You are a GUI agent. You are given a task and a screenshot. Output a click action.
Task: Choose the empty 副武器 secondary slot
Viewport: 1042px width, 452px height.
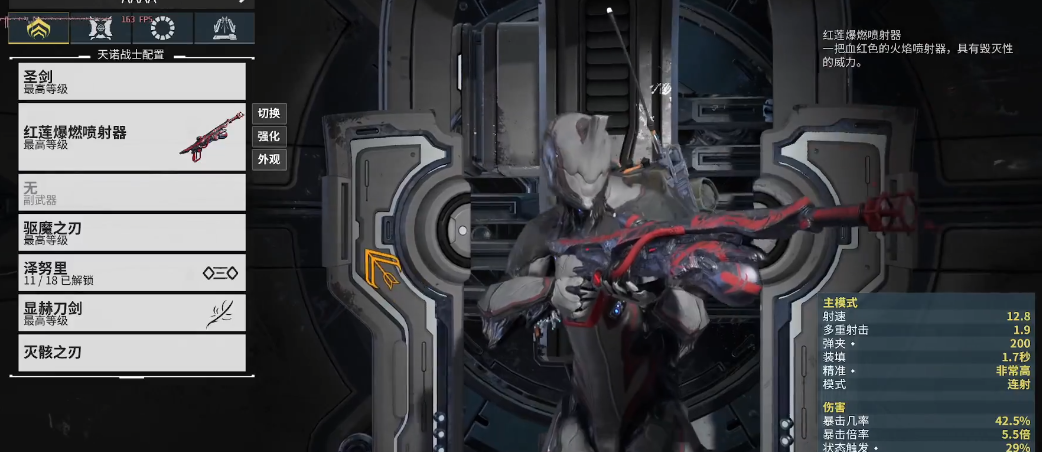point(131,192)
